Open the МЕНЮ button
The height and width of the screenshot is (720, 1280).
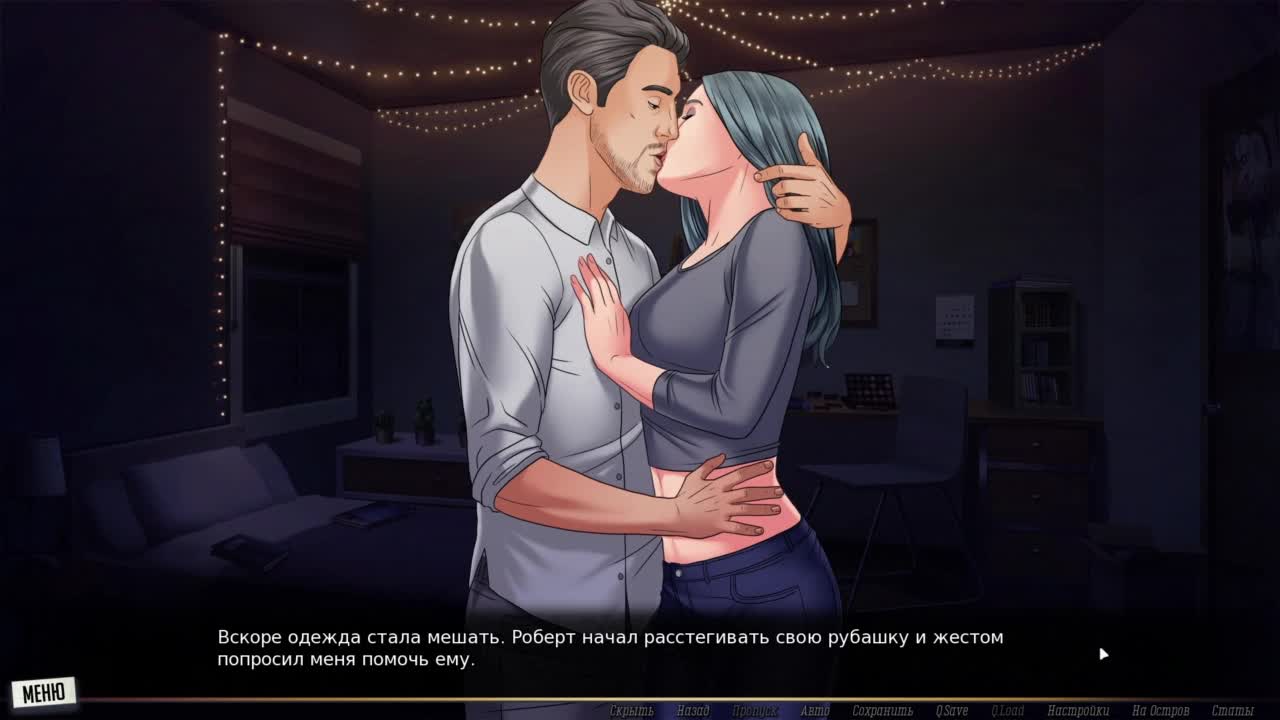(x=43, y=692)
